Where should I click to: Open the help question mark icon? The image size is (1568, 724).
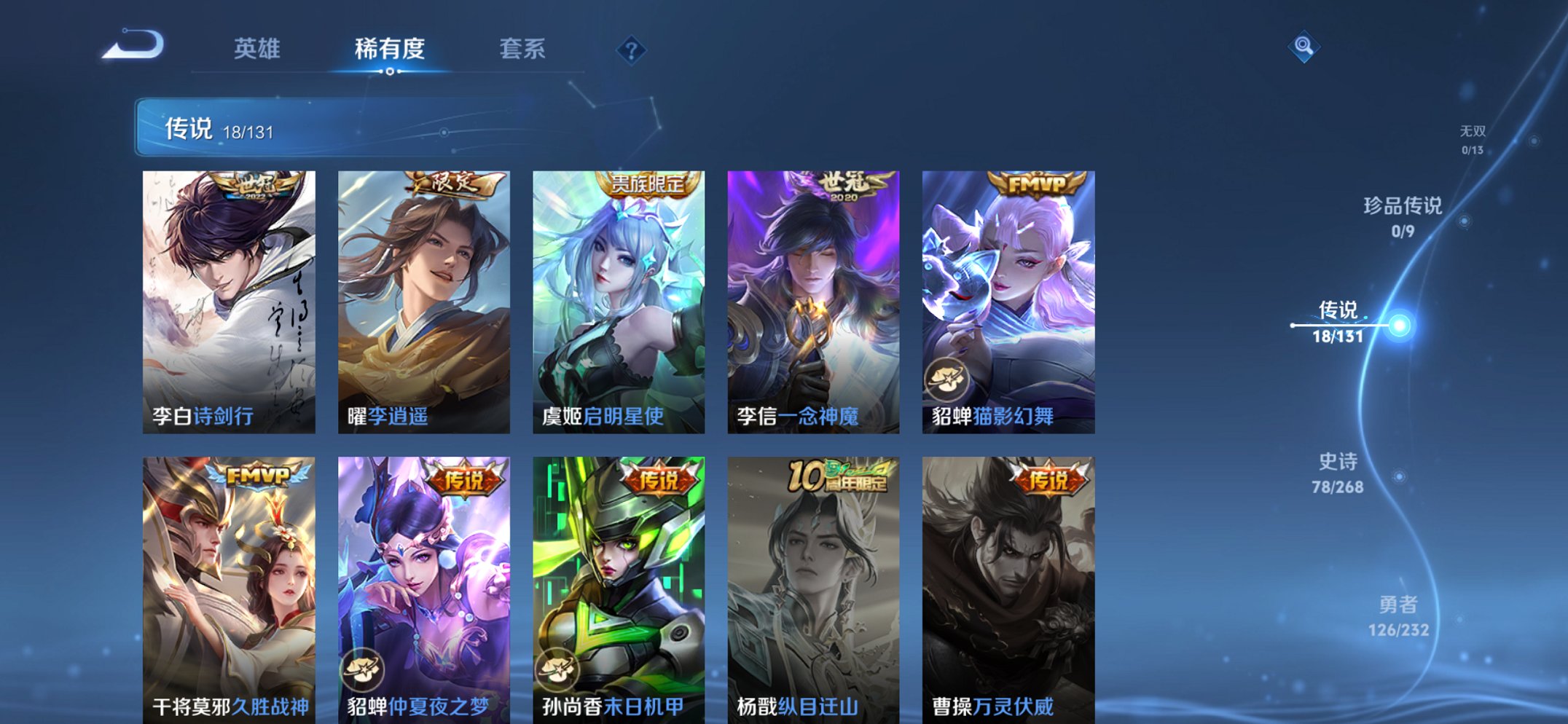tap(632, 51)
